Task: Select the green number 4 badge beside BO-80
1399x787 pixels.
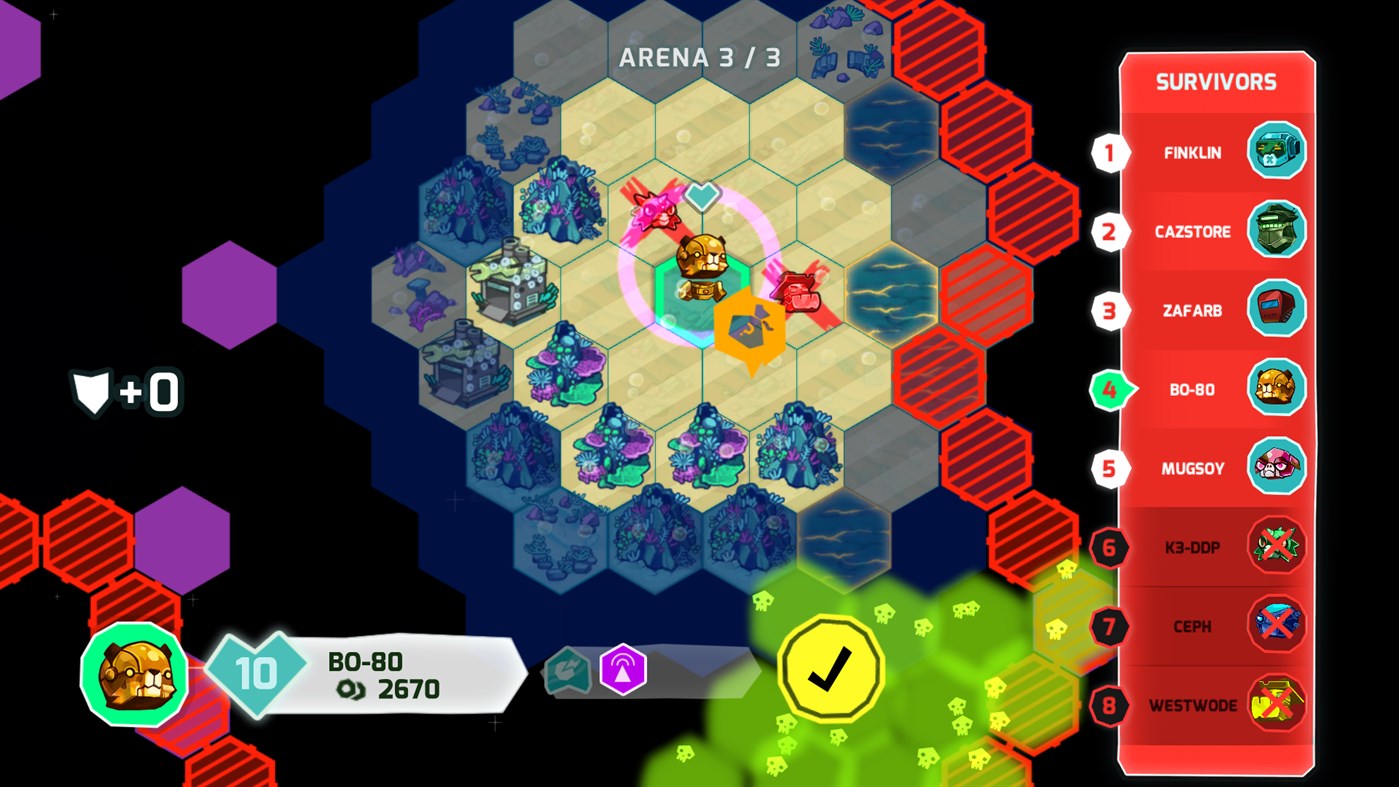Action: (1110, 389)
